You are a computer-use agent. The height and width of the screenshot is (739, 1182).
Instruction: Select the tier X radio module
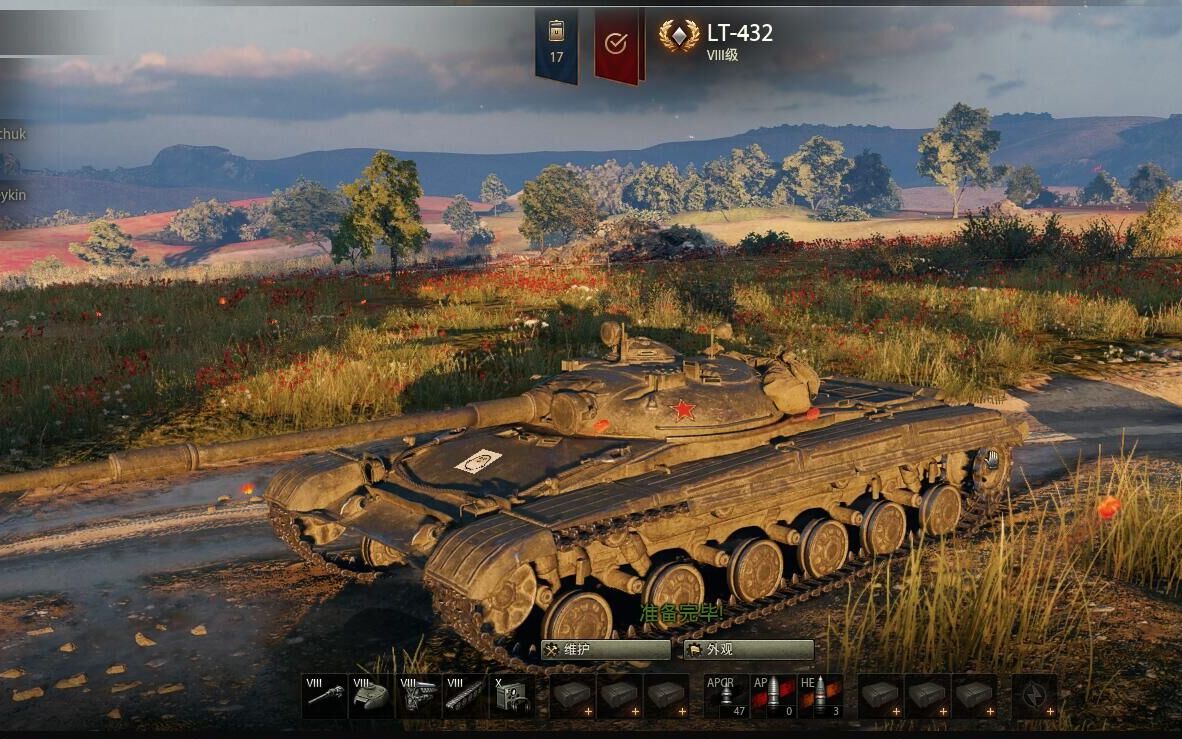pyautogui.click(x=512, y=696)
